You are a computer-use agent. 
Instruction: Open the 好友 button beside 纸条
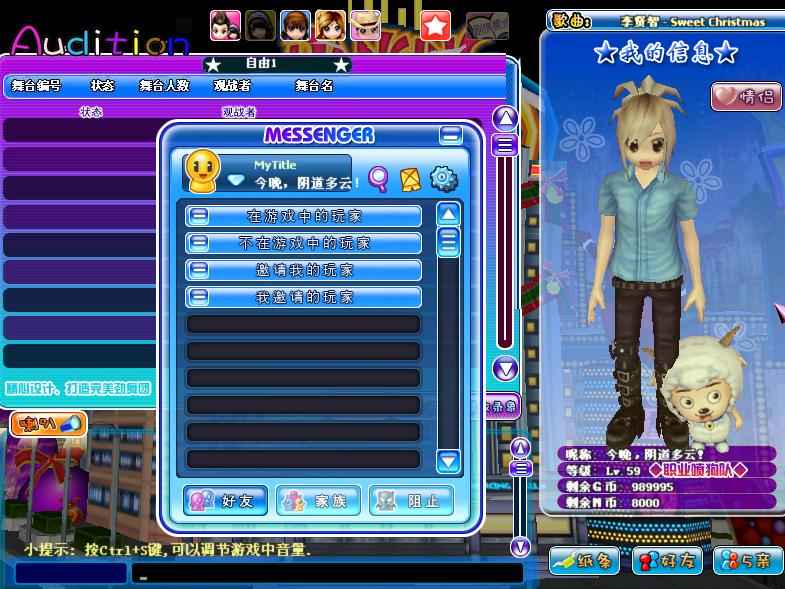(666, 561)
